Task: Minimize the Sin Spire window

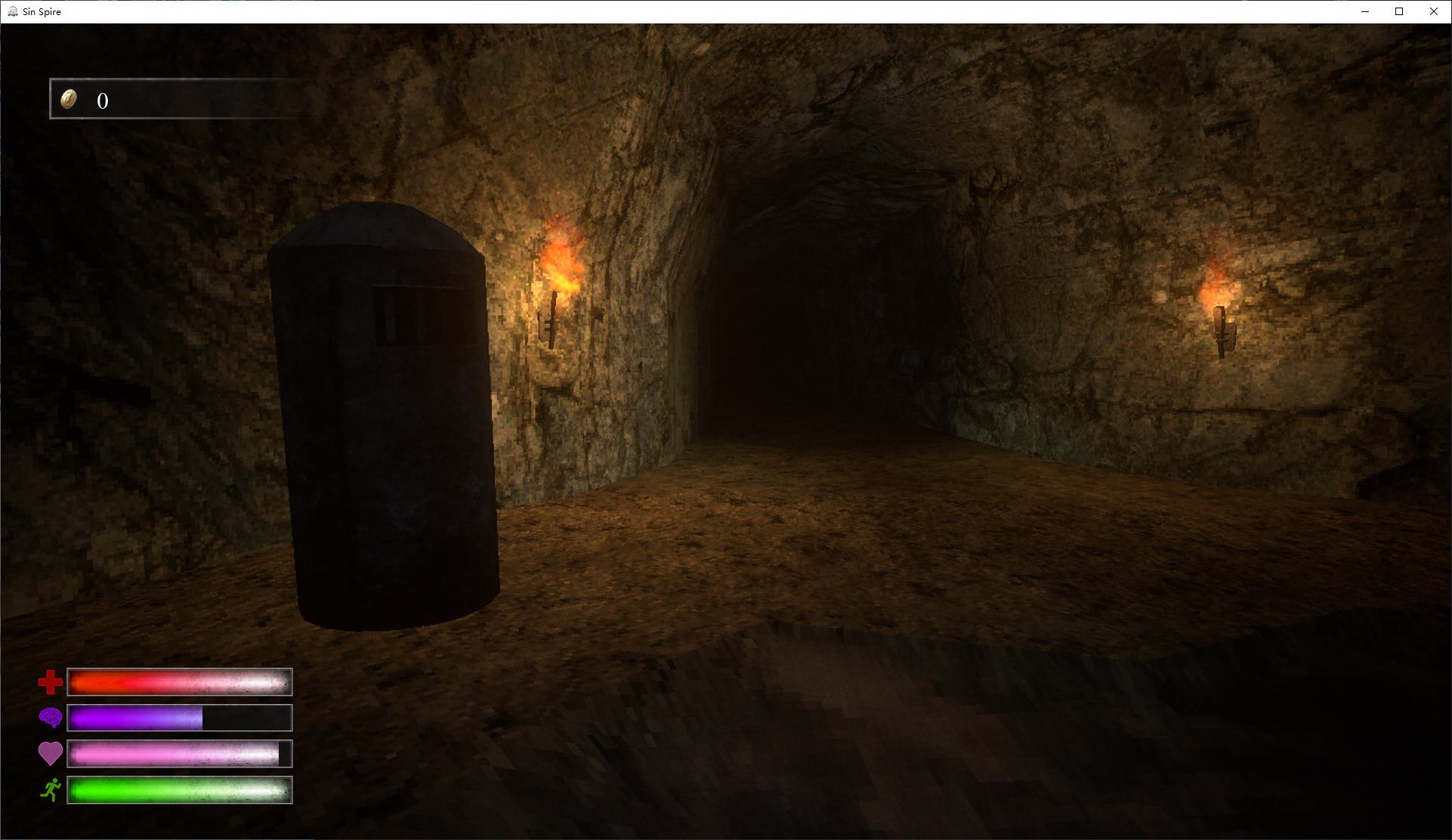Action: tap(1364, 11)
